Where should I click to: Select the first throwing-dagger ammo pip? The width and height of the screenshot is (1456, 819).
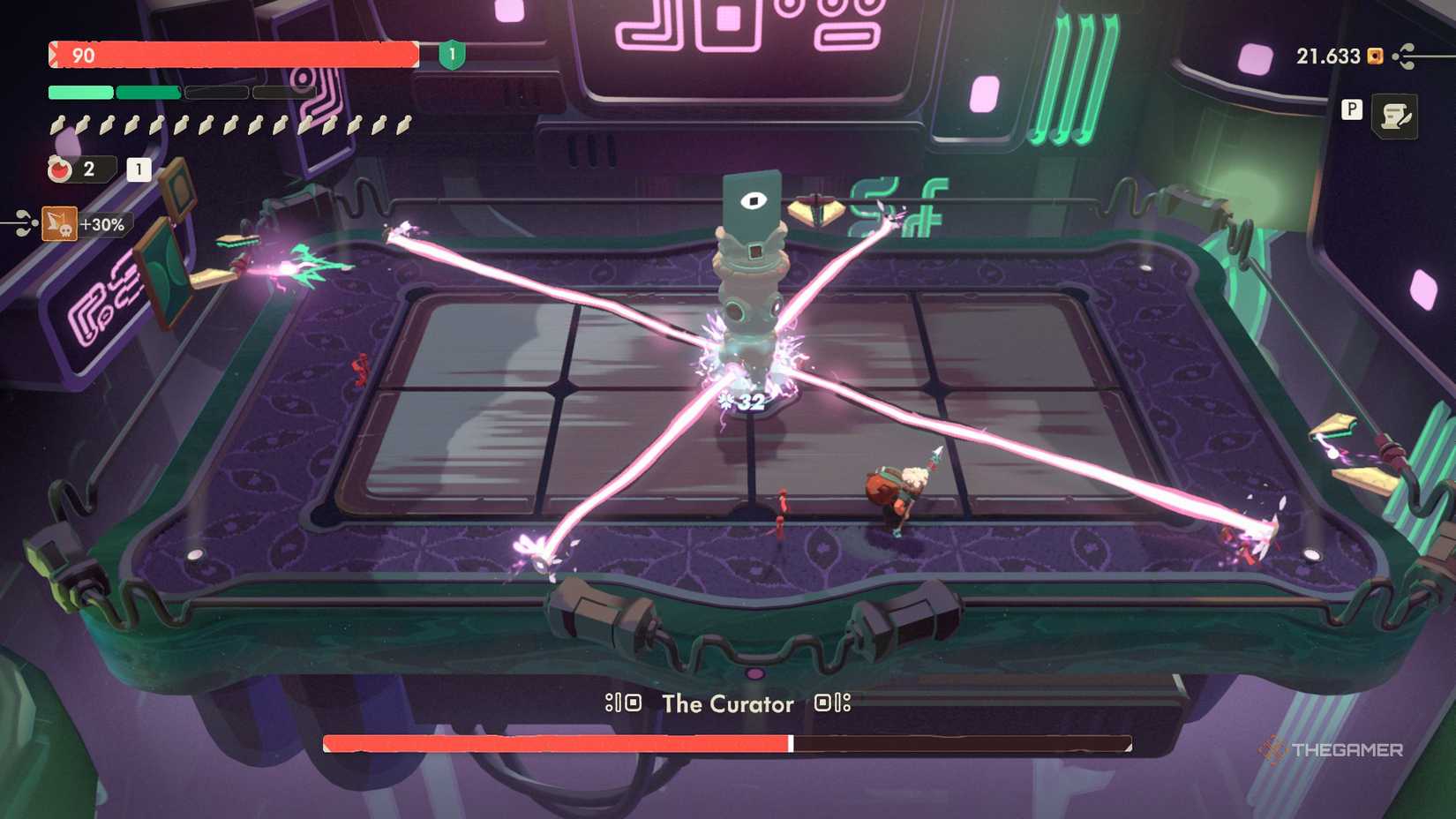pyautogui.click(x=56, y=124)
